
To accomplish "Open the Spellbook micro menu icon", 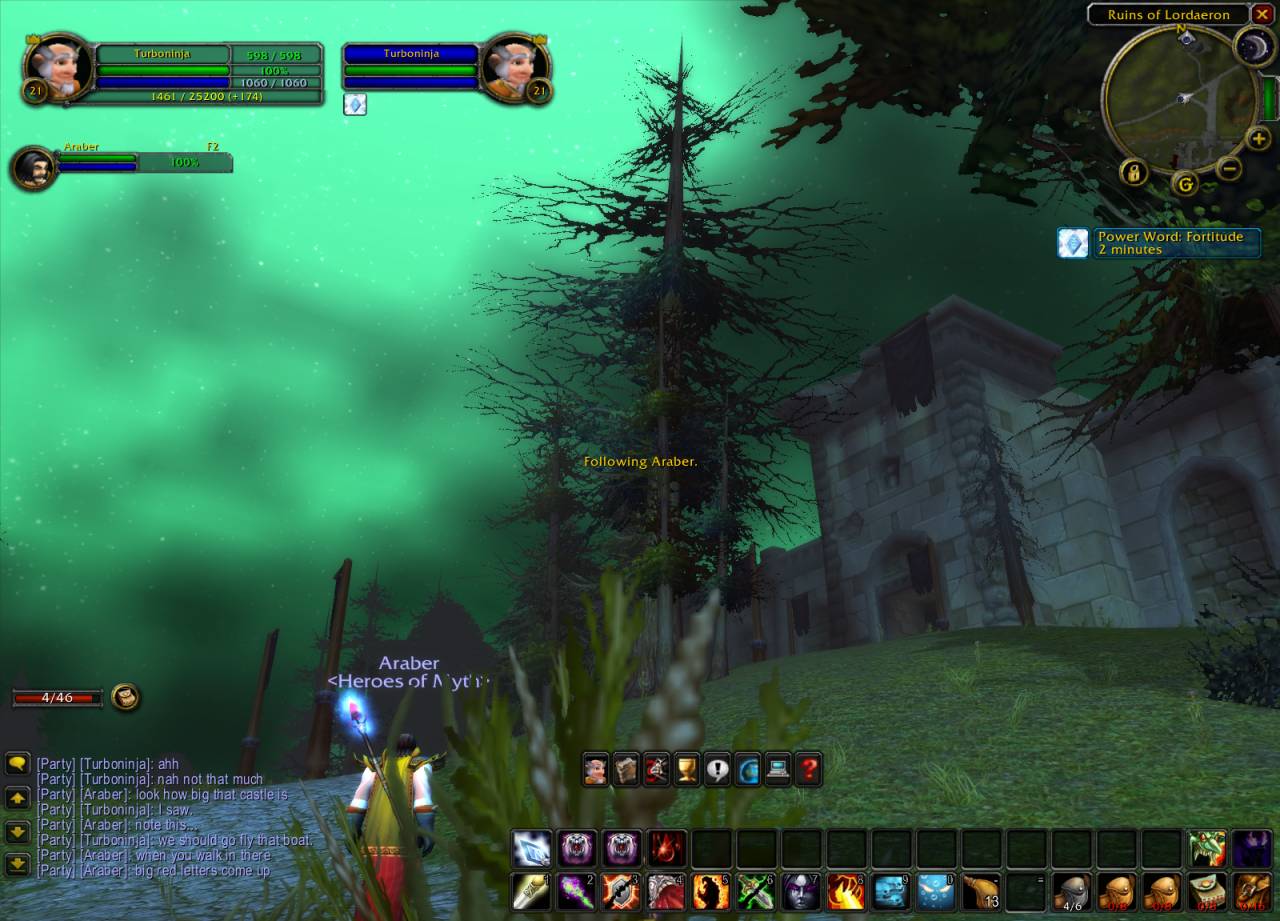I will point(625,767).
